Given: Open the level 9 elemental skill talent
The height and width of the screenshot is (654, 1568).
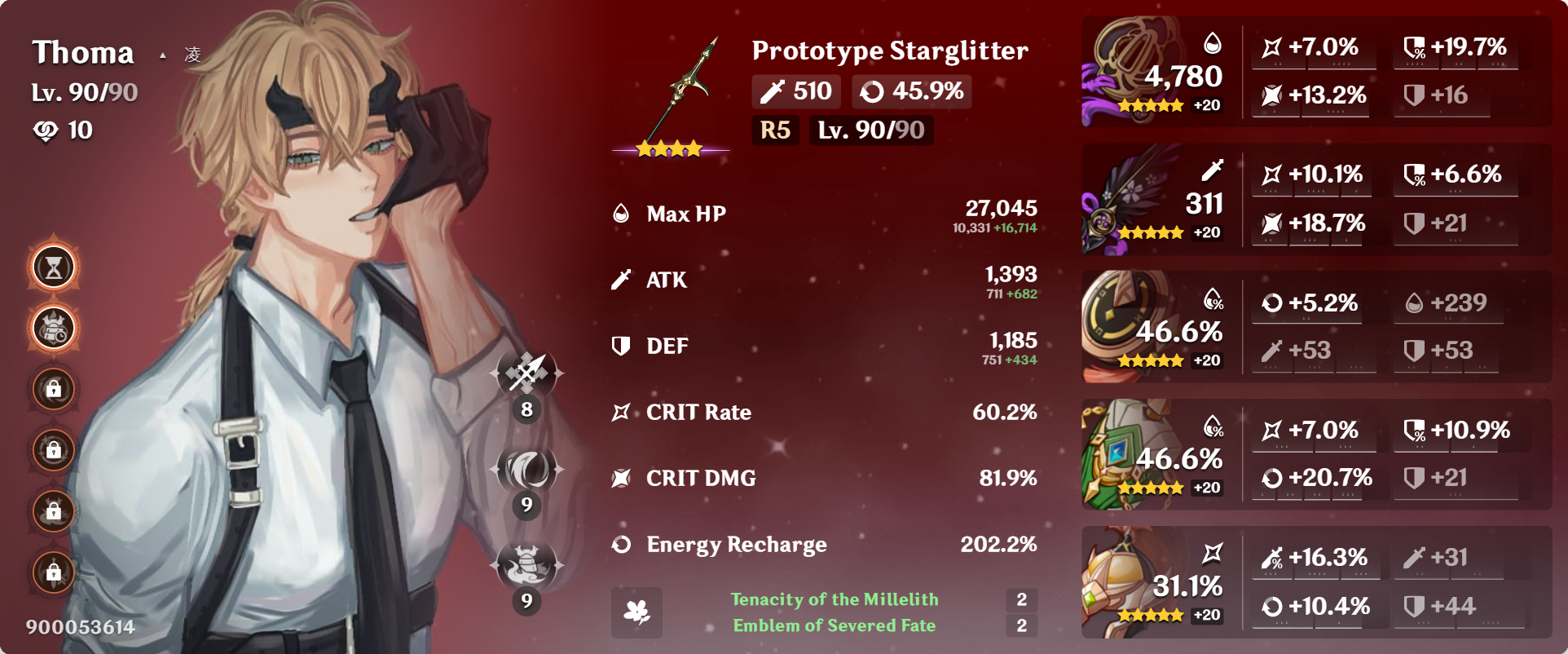Looking at the screenshot, I should point(527,469).
